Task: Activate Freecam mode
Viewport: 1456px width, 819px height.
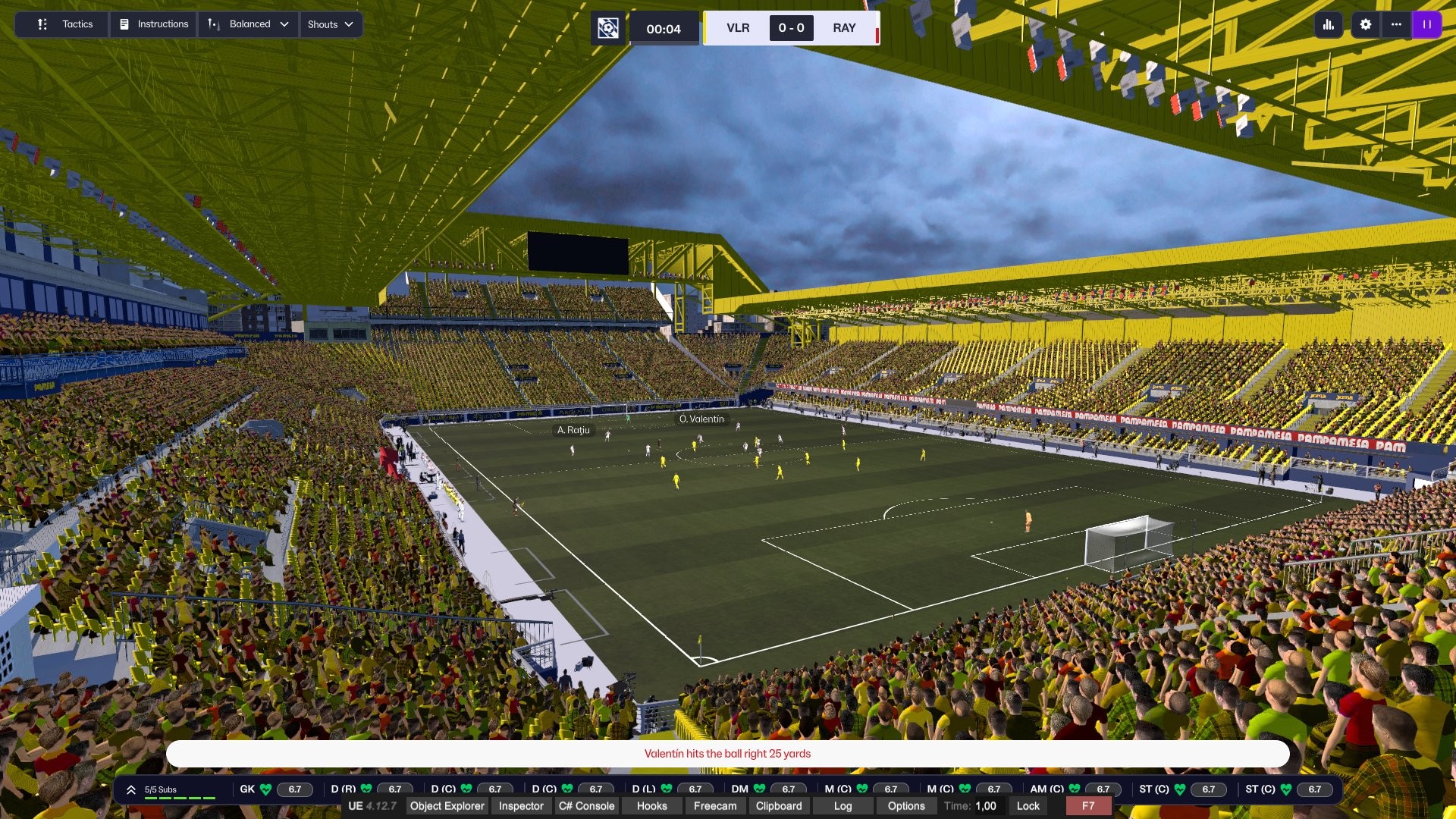Action: coord(714,806)
